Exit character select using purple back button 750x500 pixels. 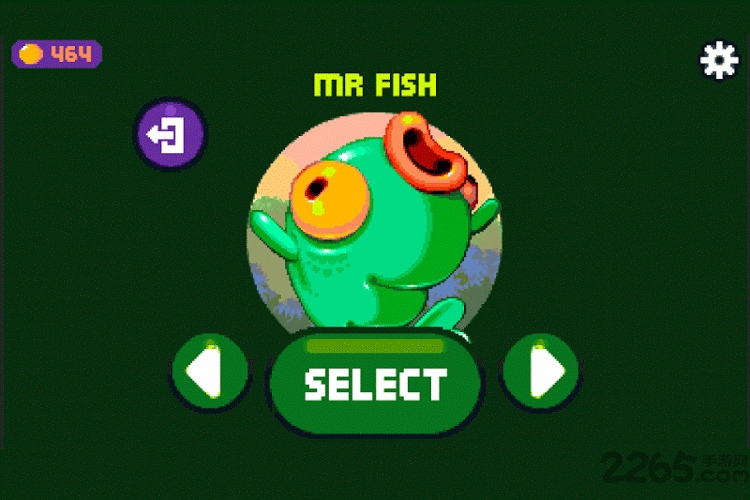(170, 134)
